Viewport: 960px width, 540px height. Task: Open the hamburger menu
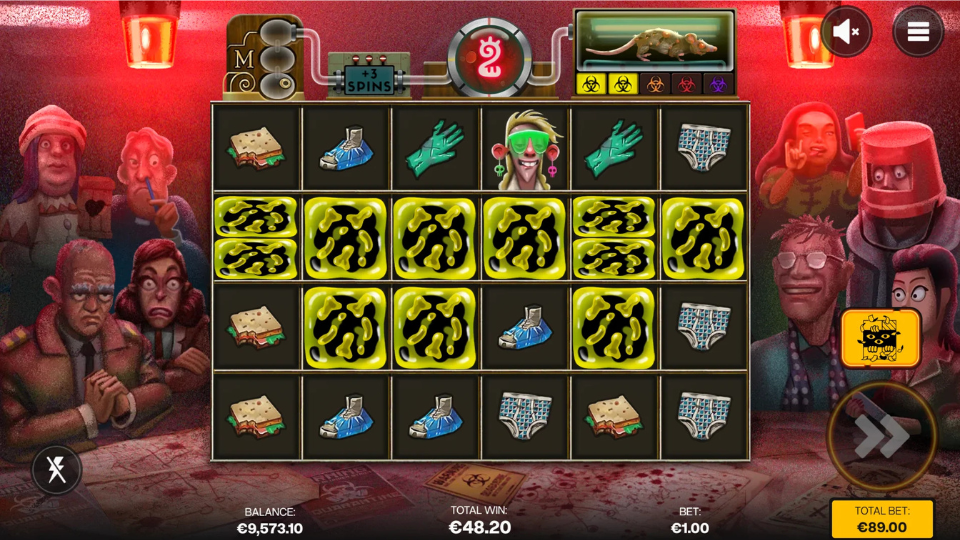pos(918,32)
